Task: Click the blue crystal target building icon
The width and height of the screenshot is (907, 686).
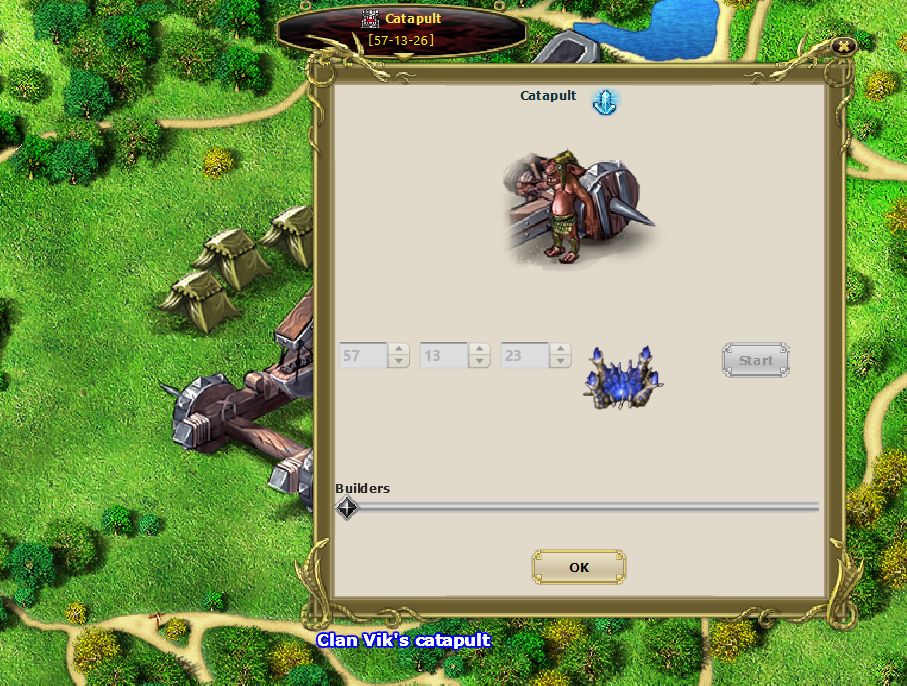Action: [x=623, y=379]
